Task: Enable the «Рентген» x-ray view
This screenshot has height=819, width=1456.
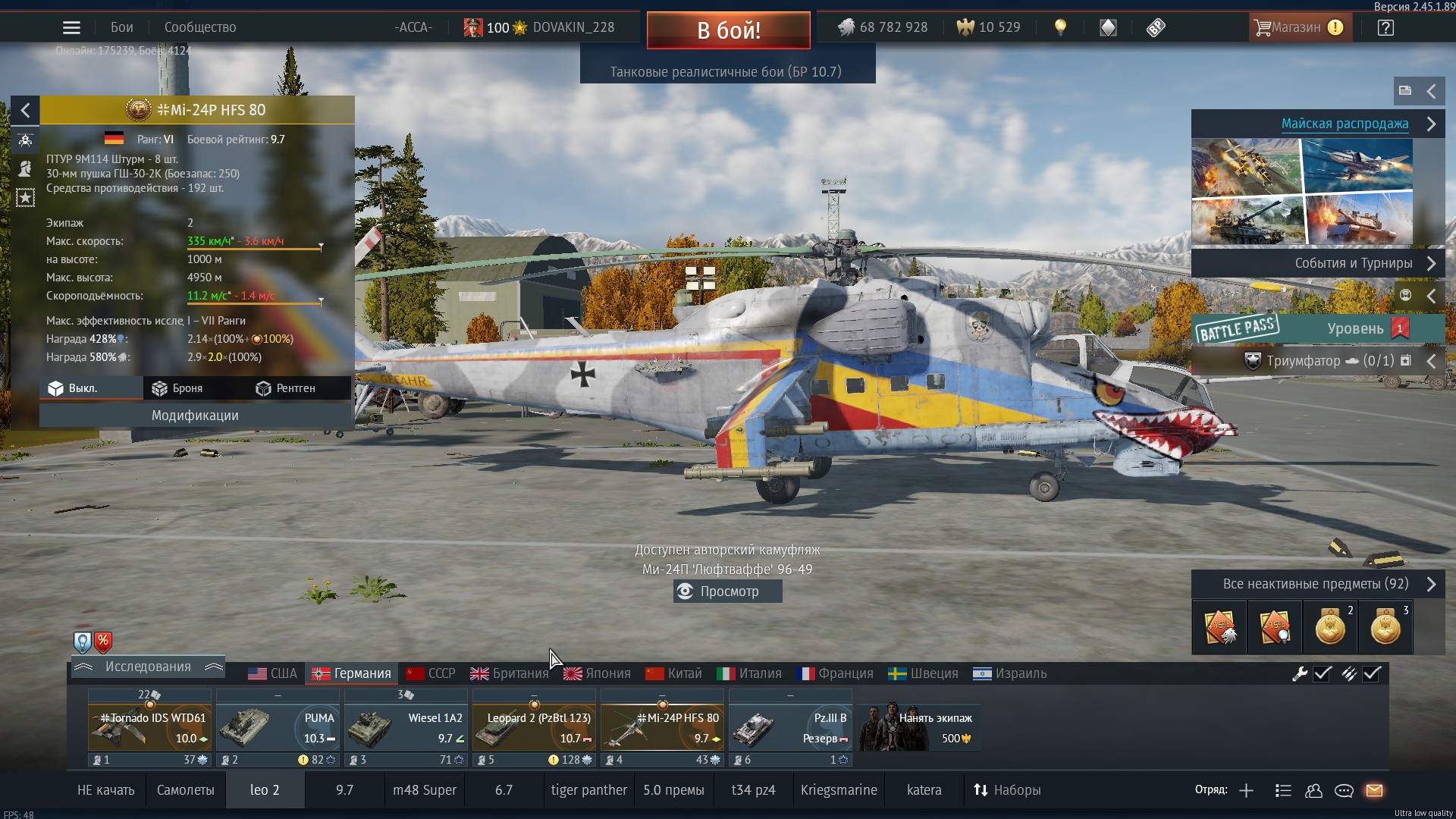Action: [x=286, y=388]
